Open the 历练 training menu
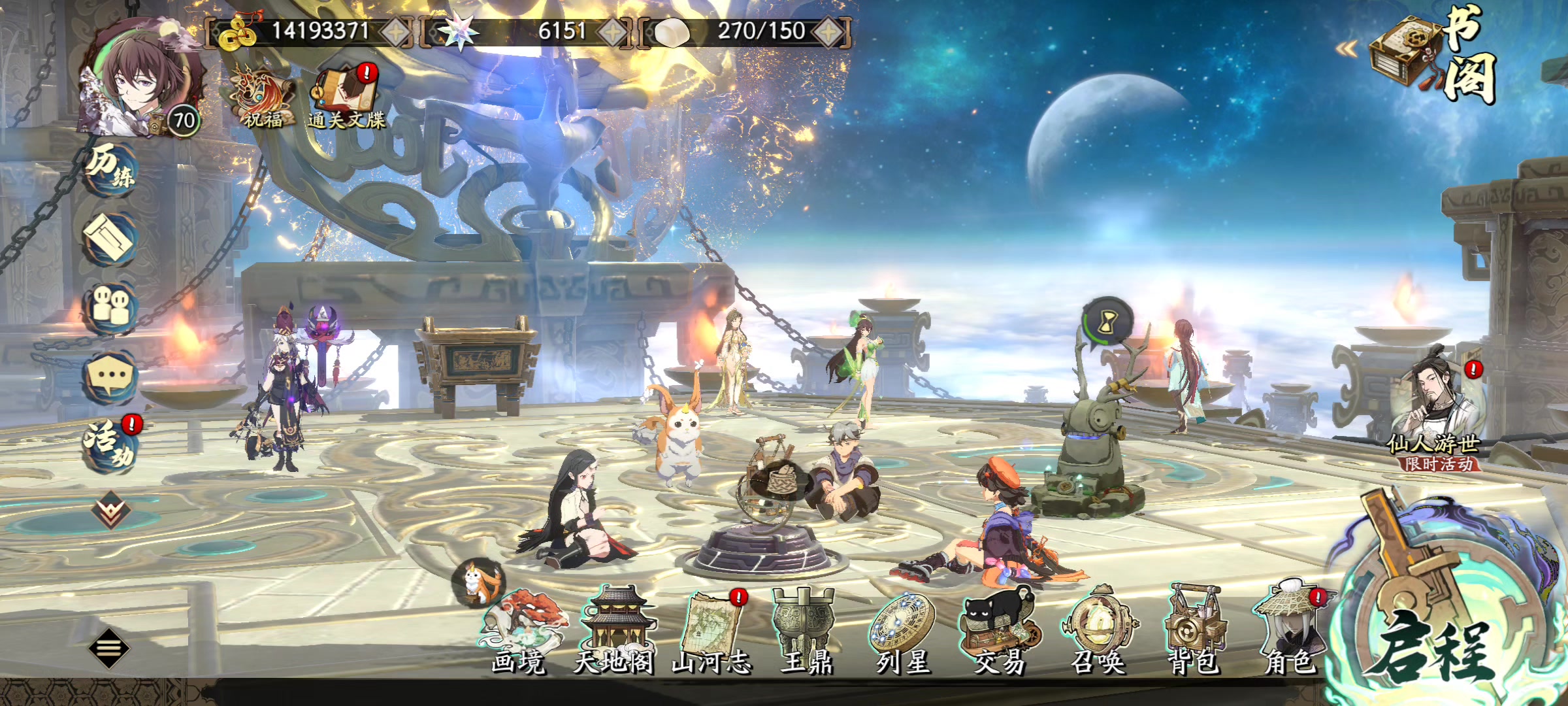Viewport: 1568px width, 706px height. click(111, 168)
